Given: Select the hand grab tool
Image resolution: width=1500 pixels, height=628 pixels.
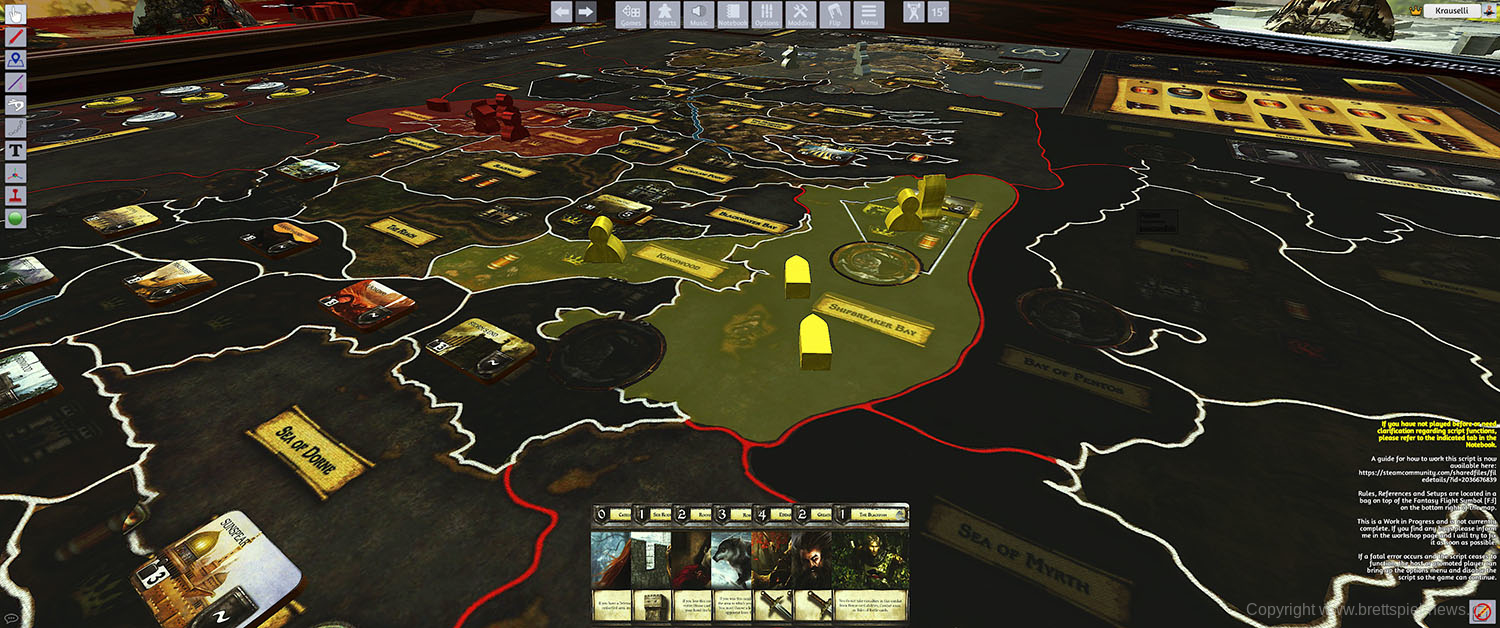Looking at the screenshot, I should pyautogui.click(x=16, y=13).
